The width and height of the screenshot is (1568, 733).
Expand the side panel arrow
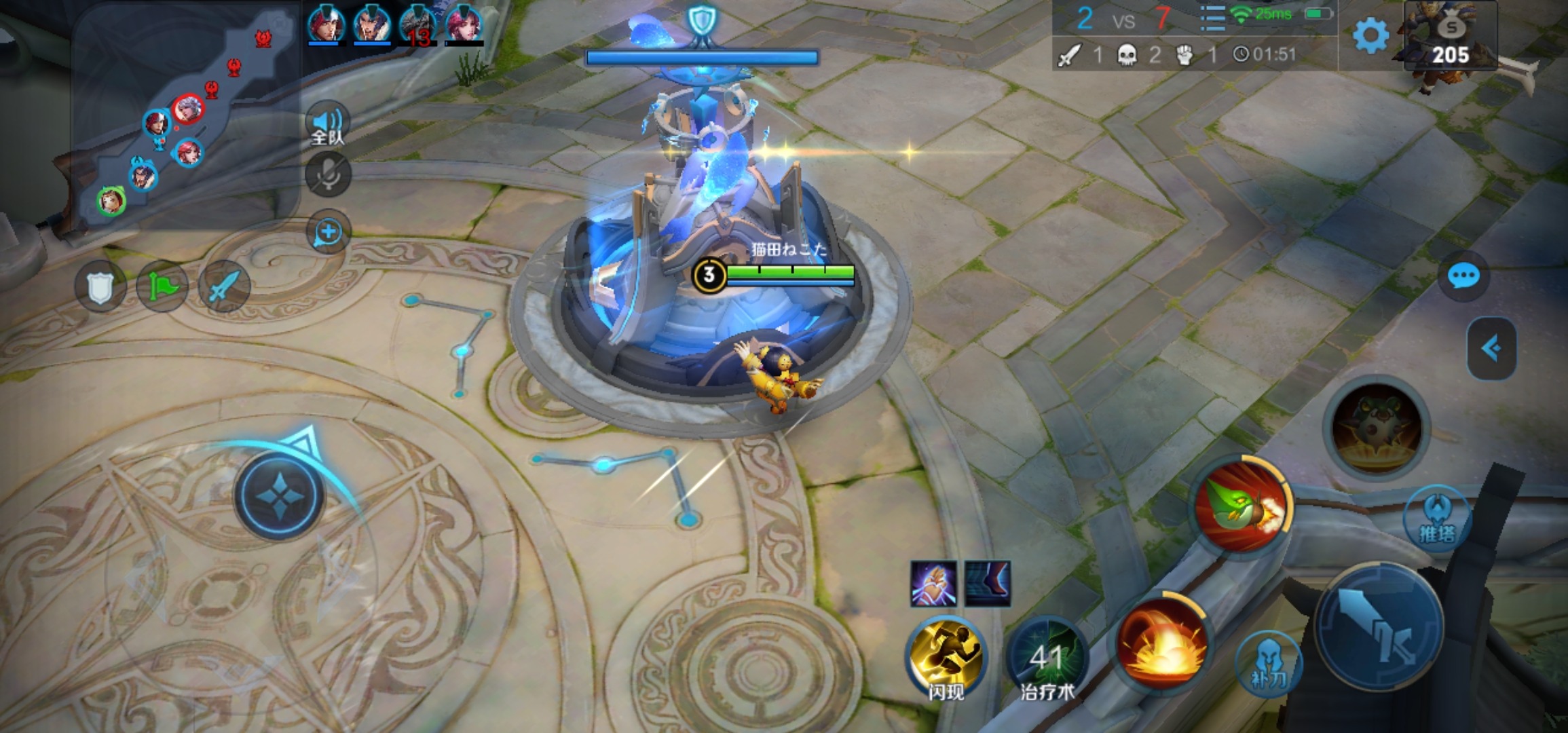coord(1491,349)
